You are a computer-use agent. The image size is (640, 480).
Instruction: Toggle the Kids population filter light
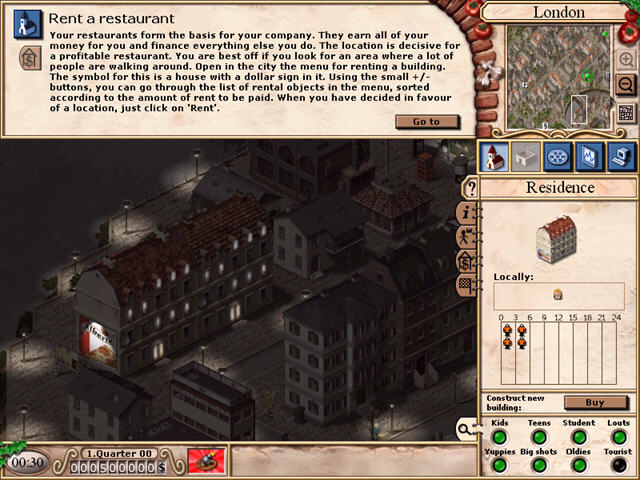click(x=499, y=437)
